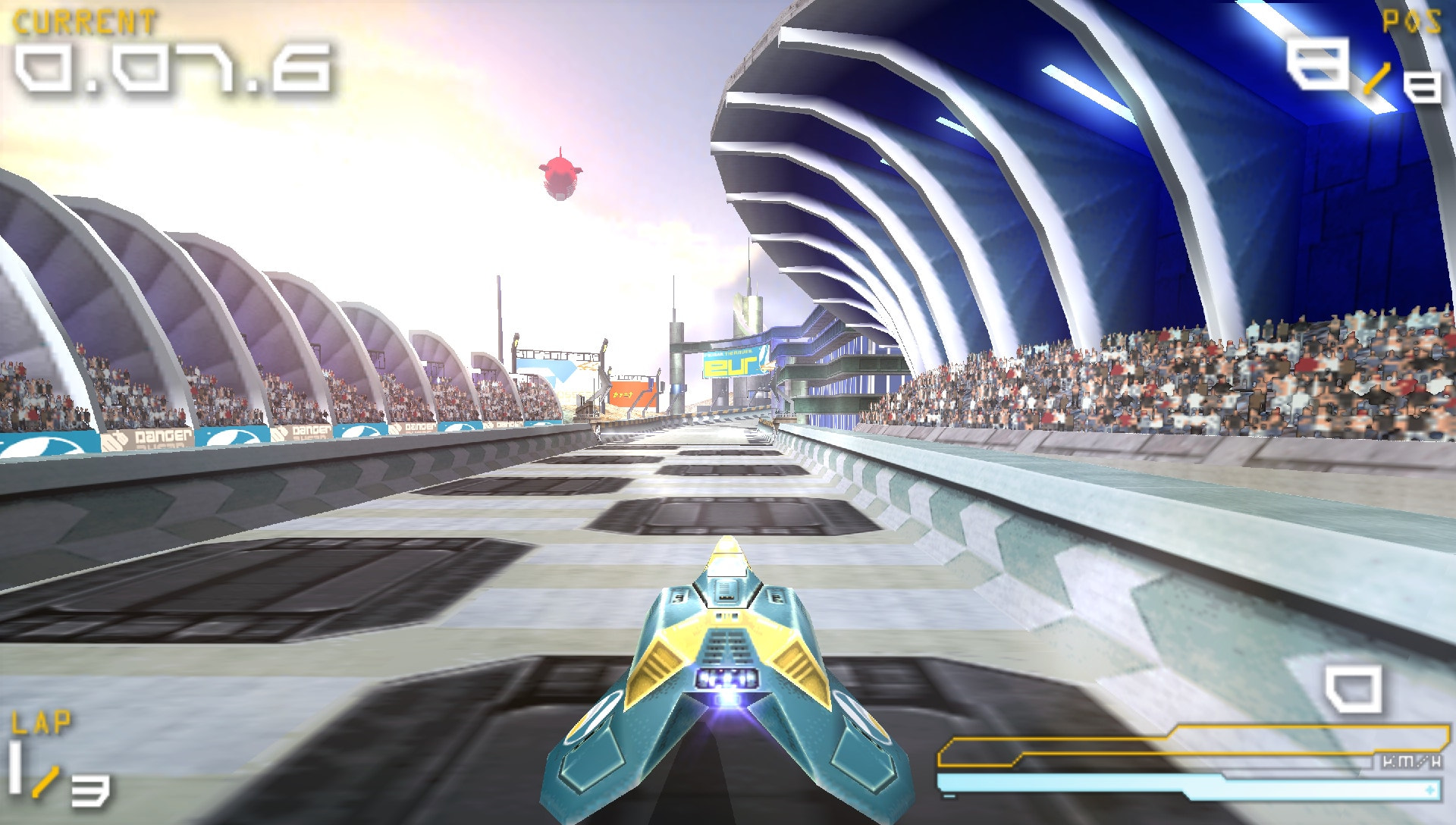Viewport: 1456px width, 825px height.
Task: Click a Danger Ahead trackside banner
Action: [x=159, y=438]
